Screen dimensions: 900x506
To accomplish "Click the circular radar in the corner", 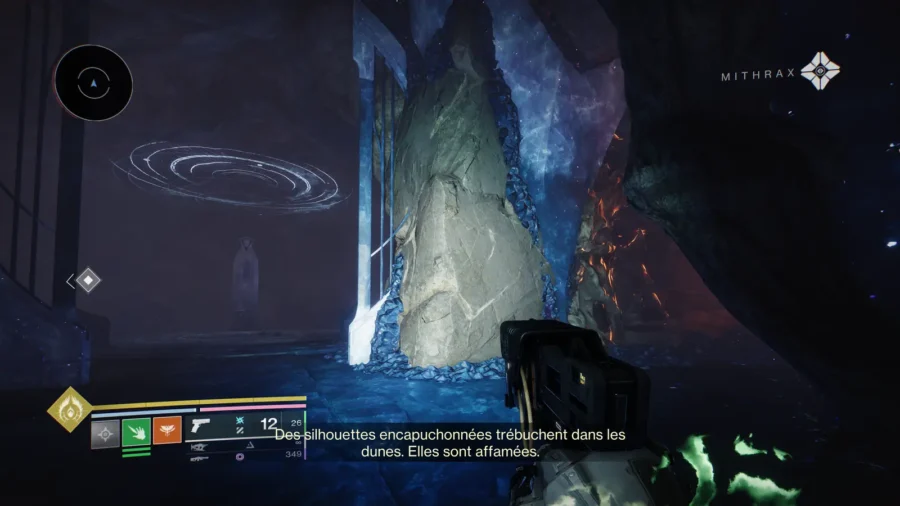I will click(x=93, y=83).
